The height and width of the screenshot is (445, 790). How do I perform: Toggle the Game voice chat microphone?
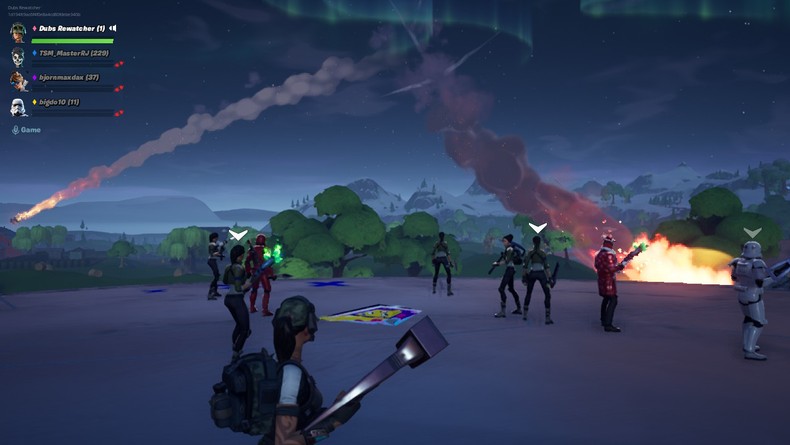tap(16, 130)
